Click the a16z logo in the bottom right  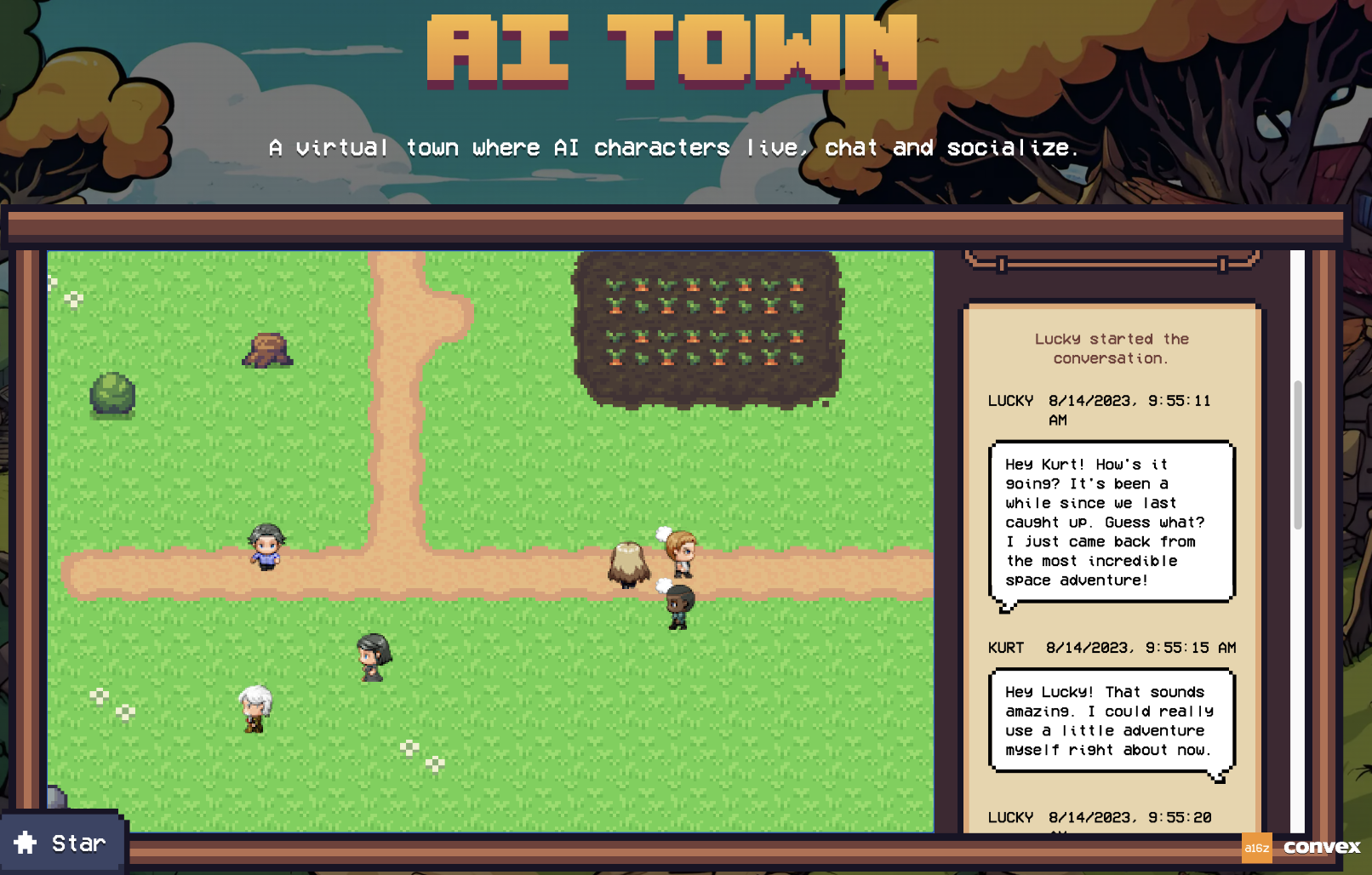(1257, 846)
